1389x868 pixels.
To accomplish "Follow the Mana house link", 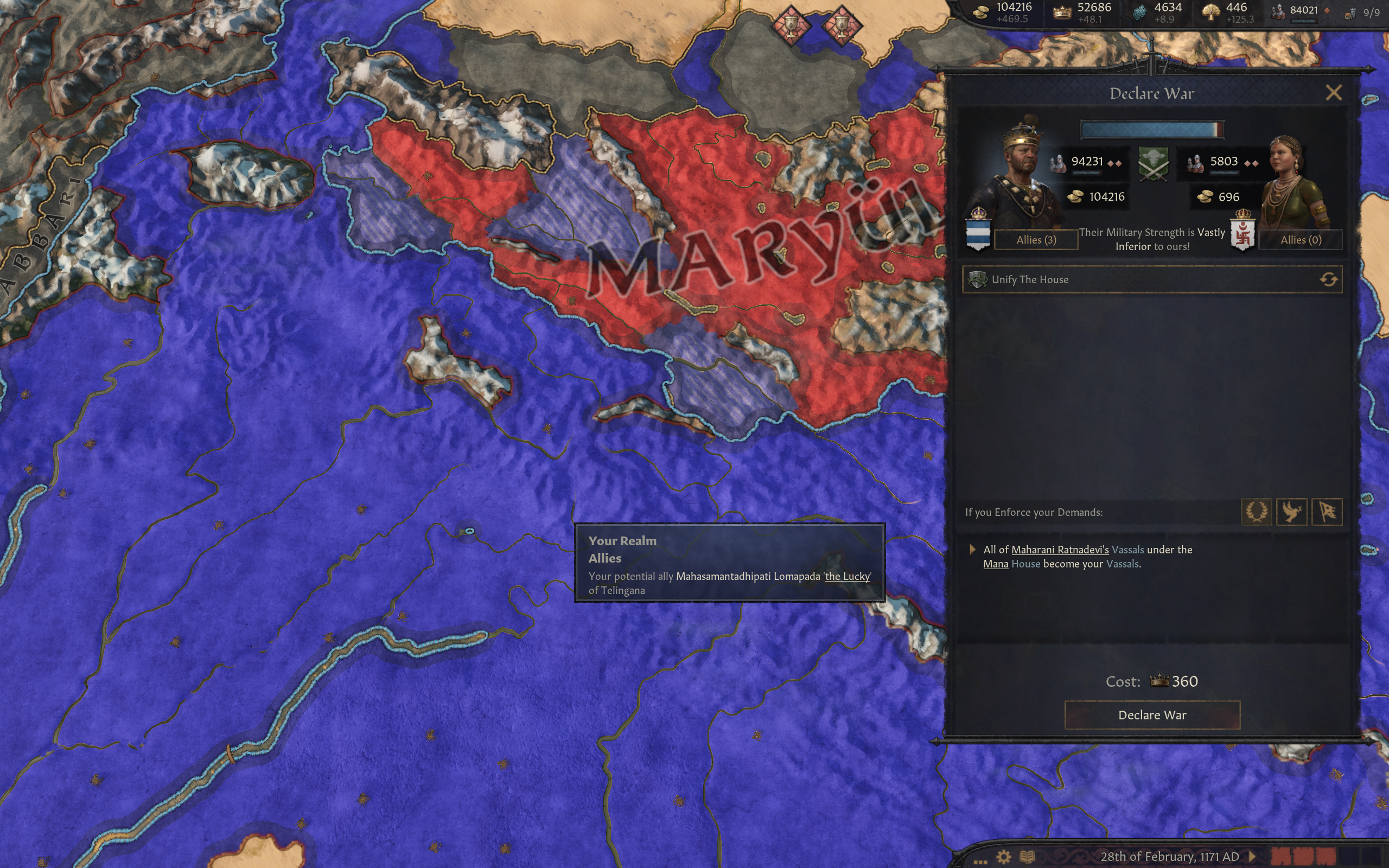I will (995, 564).
